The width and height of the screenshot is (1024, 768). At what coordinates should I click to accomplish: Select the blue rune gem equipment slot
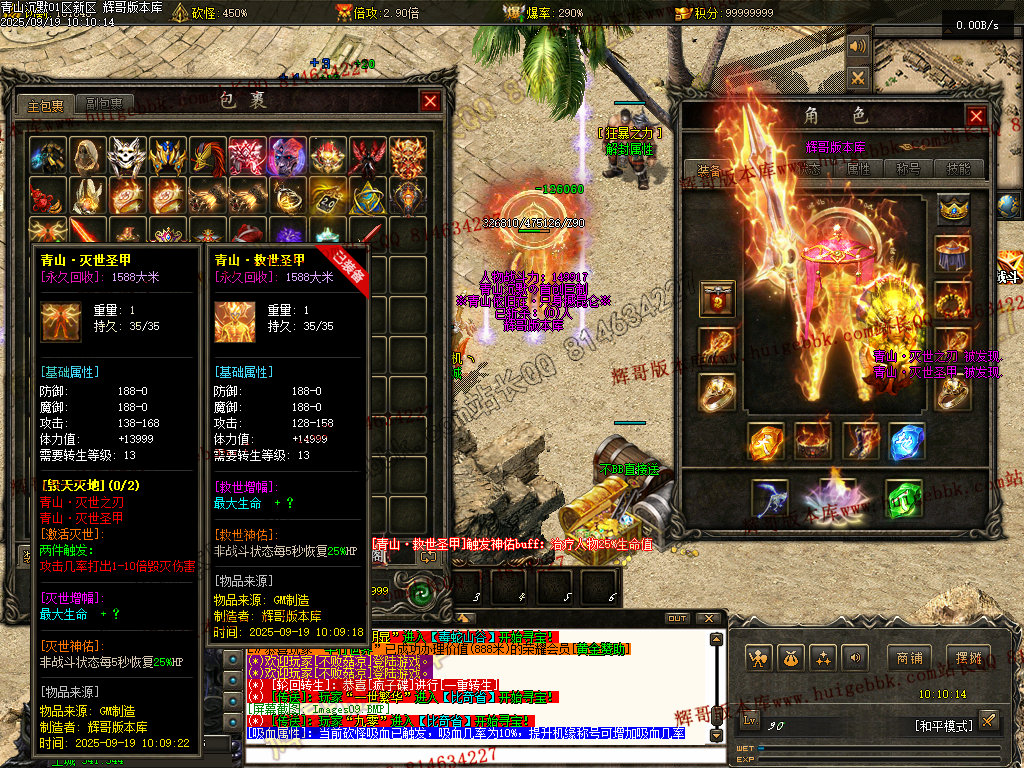pyautogui.click(x=907, y=441)
